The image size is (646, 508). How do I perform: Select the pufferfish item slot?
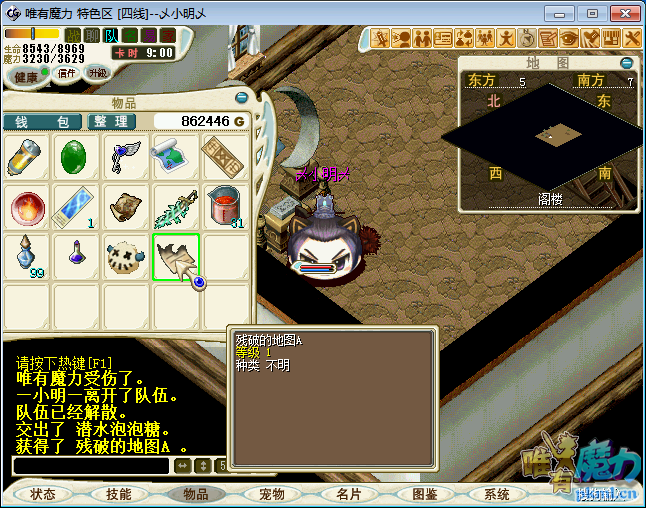(126, 258)
